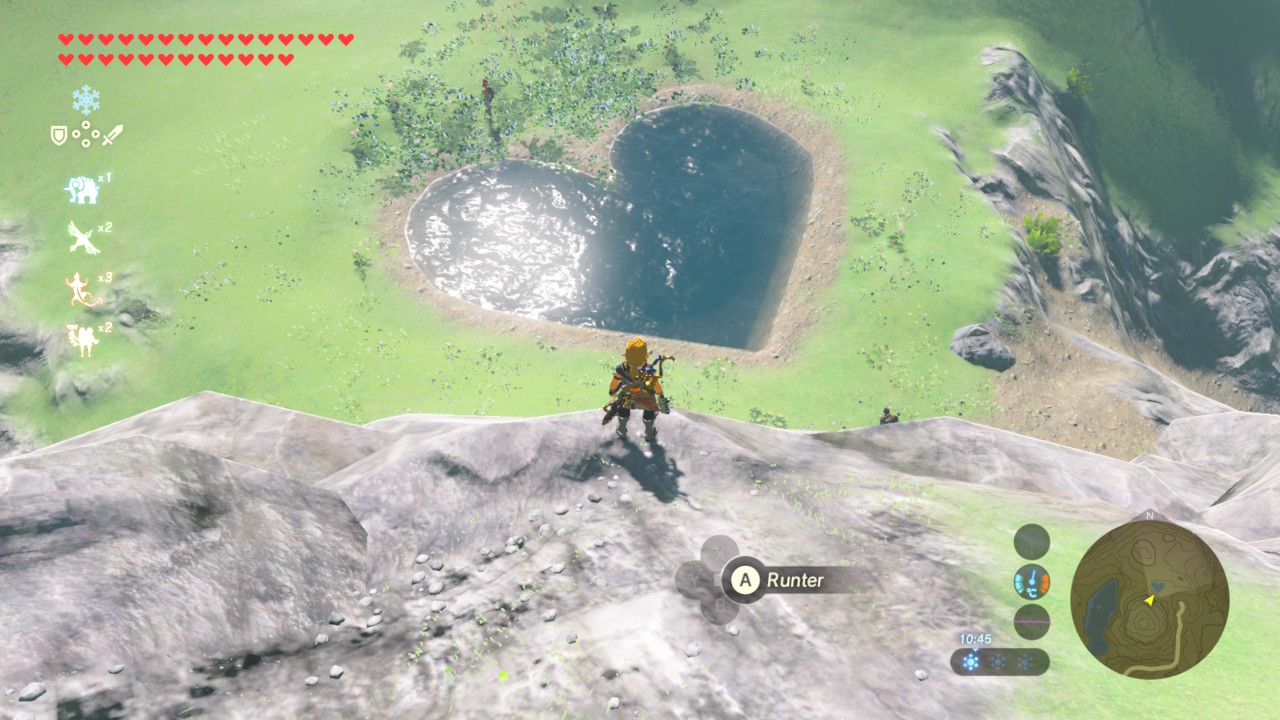Viewport: 1280px width, 720px height.
Task: Activate the lizard Daruk's Protection ability icon
Action: tap(82, 290)
